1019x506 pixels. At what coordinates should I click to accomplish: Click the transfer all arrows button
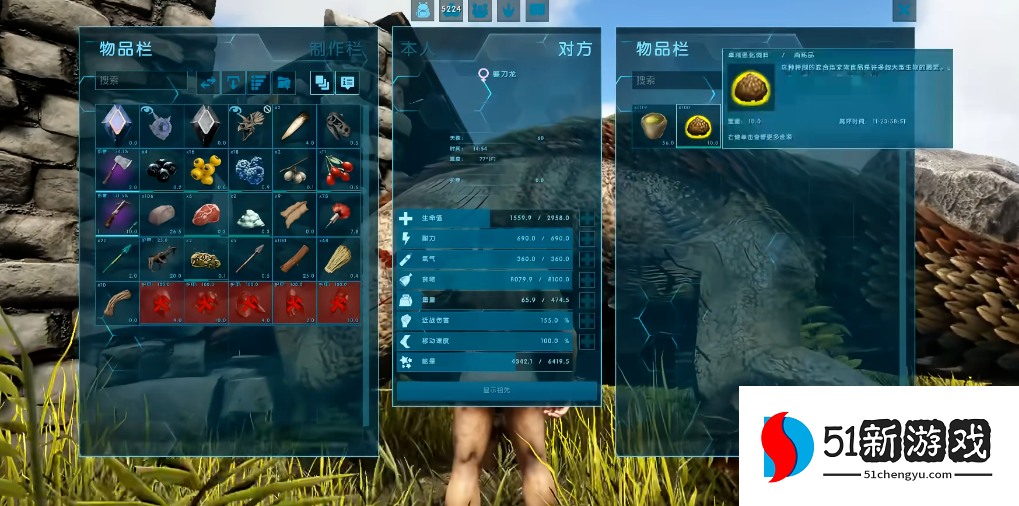click(x=208, y=82)
